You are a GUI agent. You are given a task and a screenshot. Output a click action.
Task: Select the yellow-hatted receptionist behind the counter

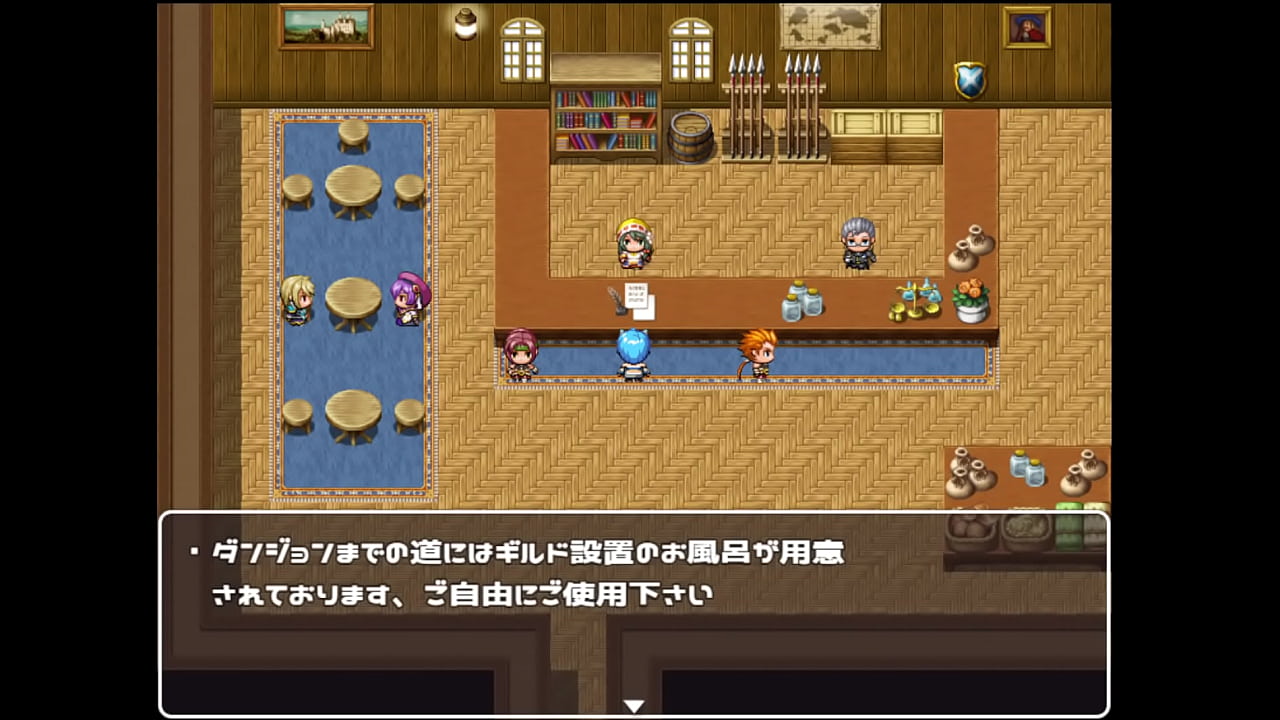click(x=633, y=243)
